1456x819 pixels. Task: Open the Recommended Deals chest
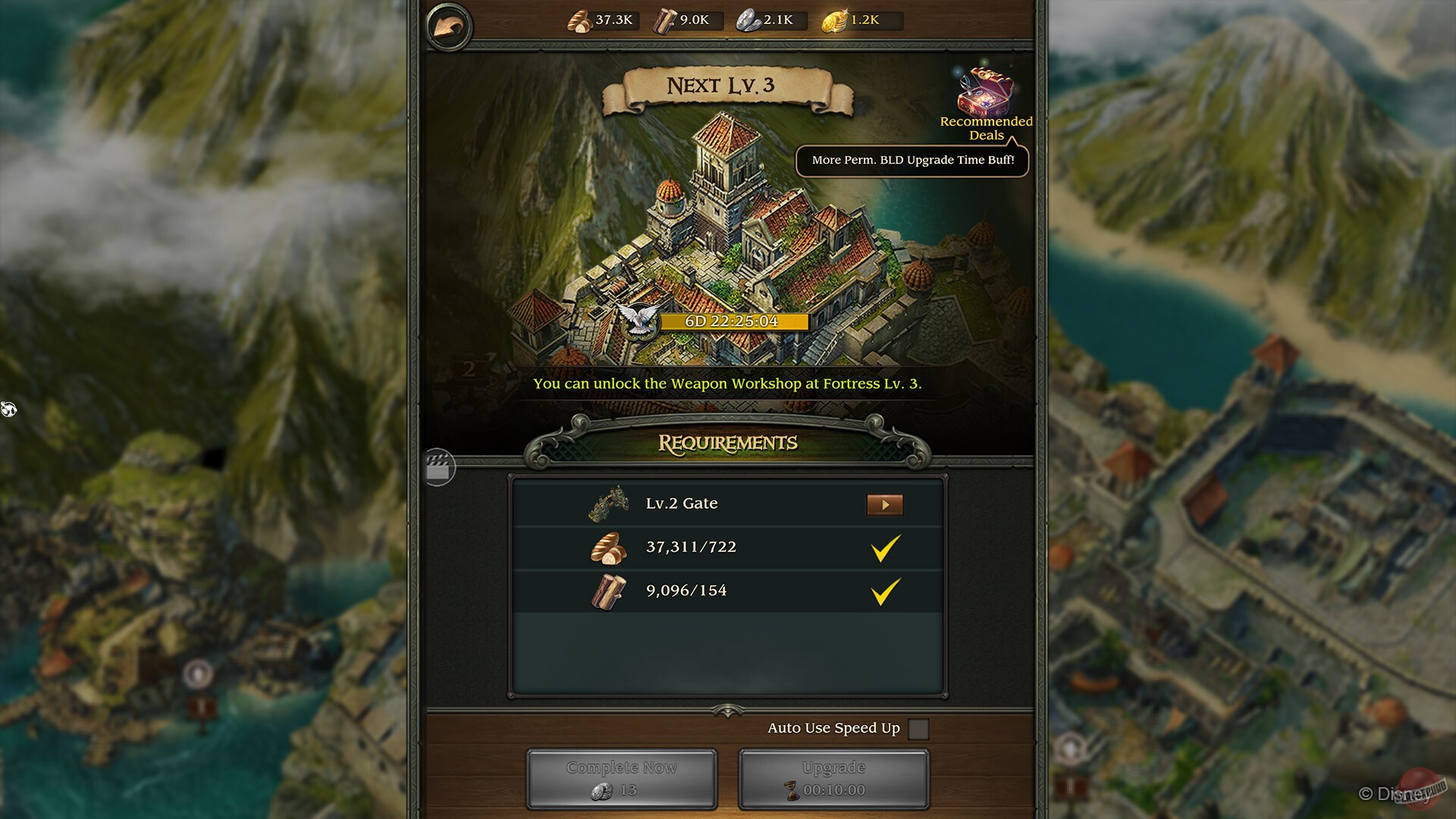(984, 91)
